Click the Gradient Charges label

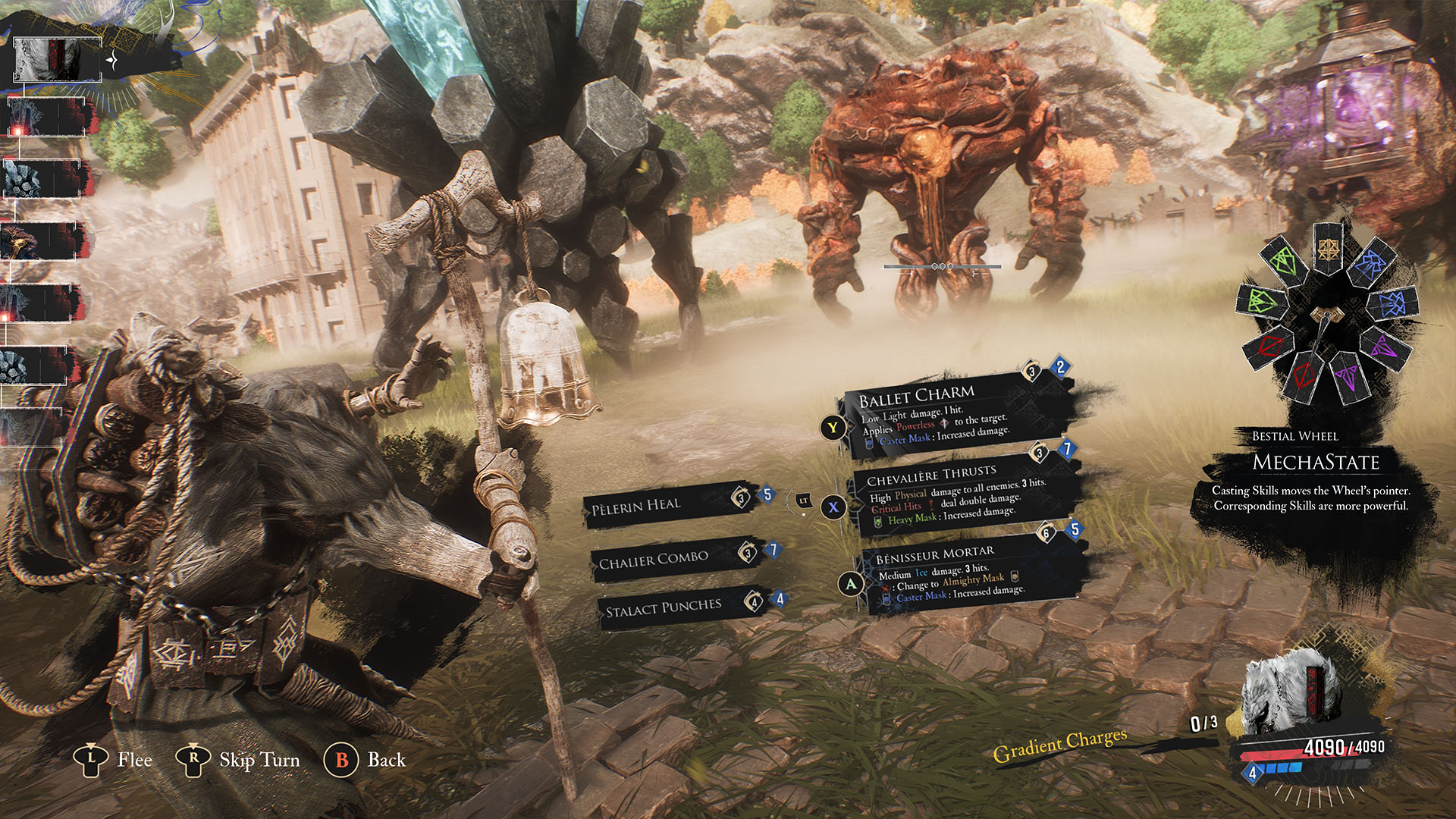pos(1059,745)
